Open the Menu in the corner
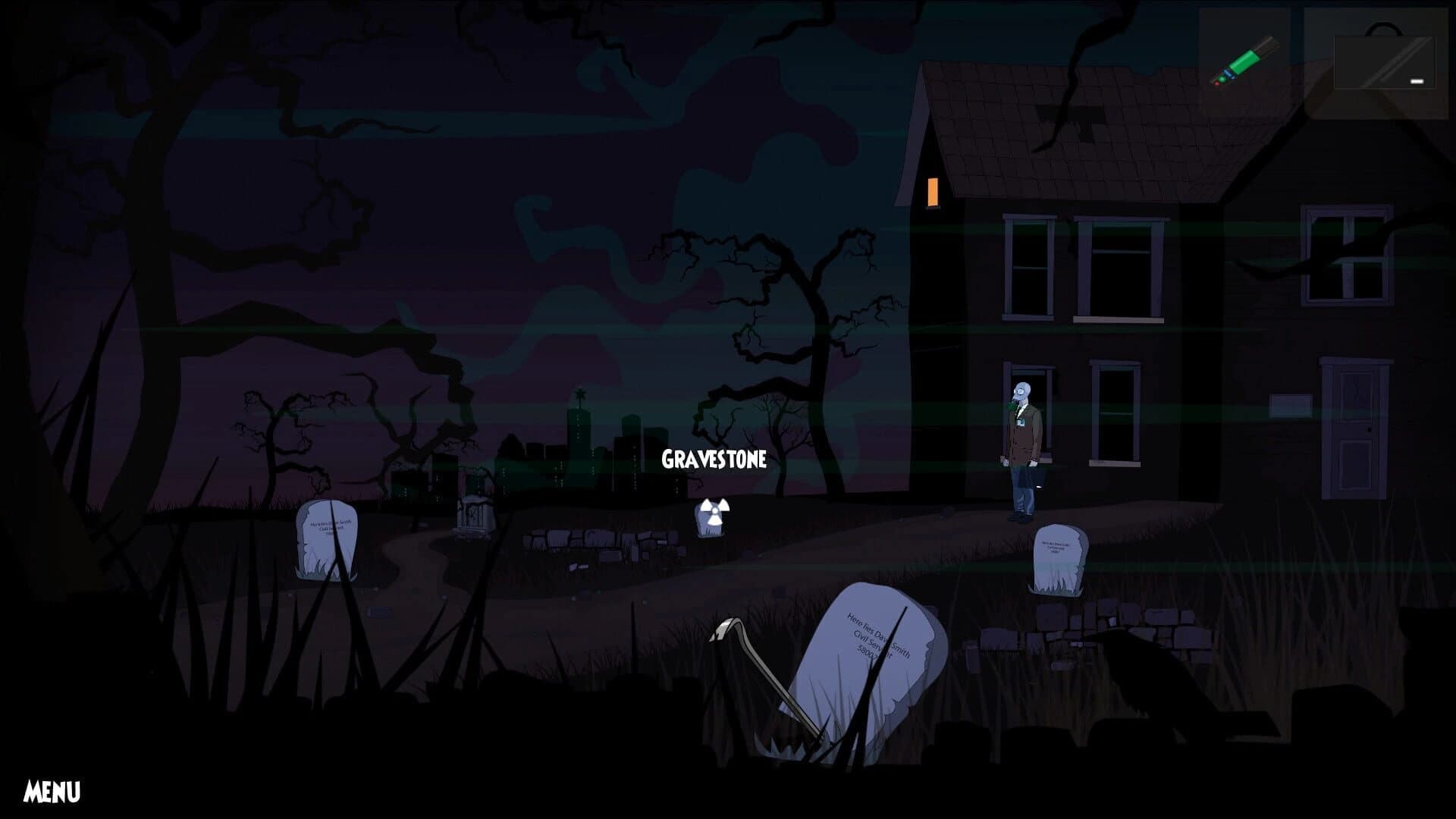The height and width of the screenshot is (819, 1456). (52, 792)
